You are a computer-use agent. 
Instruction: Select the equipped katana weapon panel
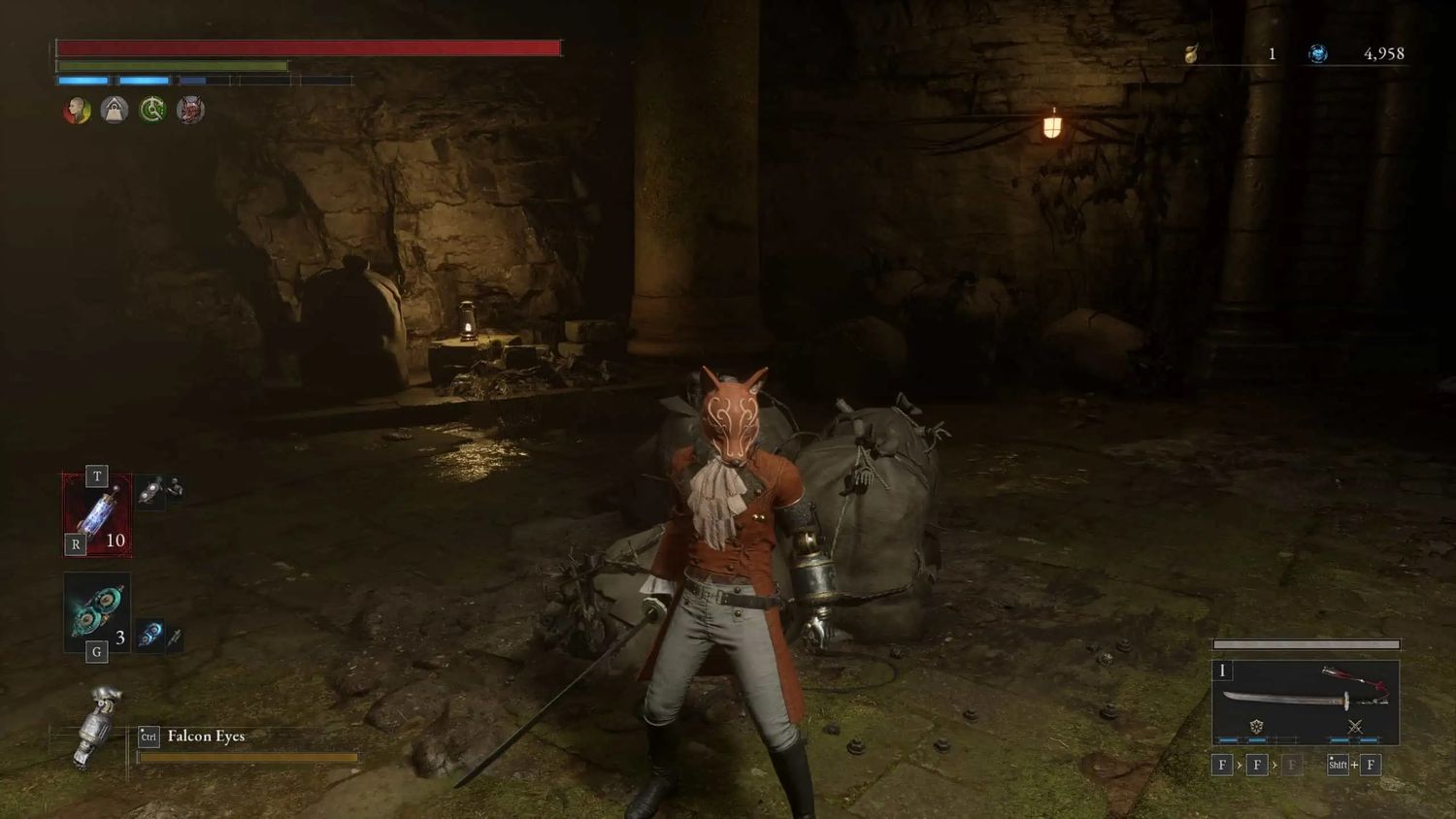(1306, 702)
